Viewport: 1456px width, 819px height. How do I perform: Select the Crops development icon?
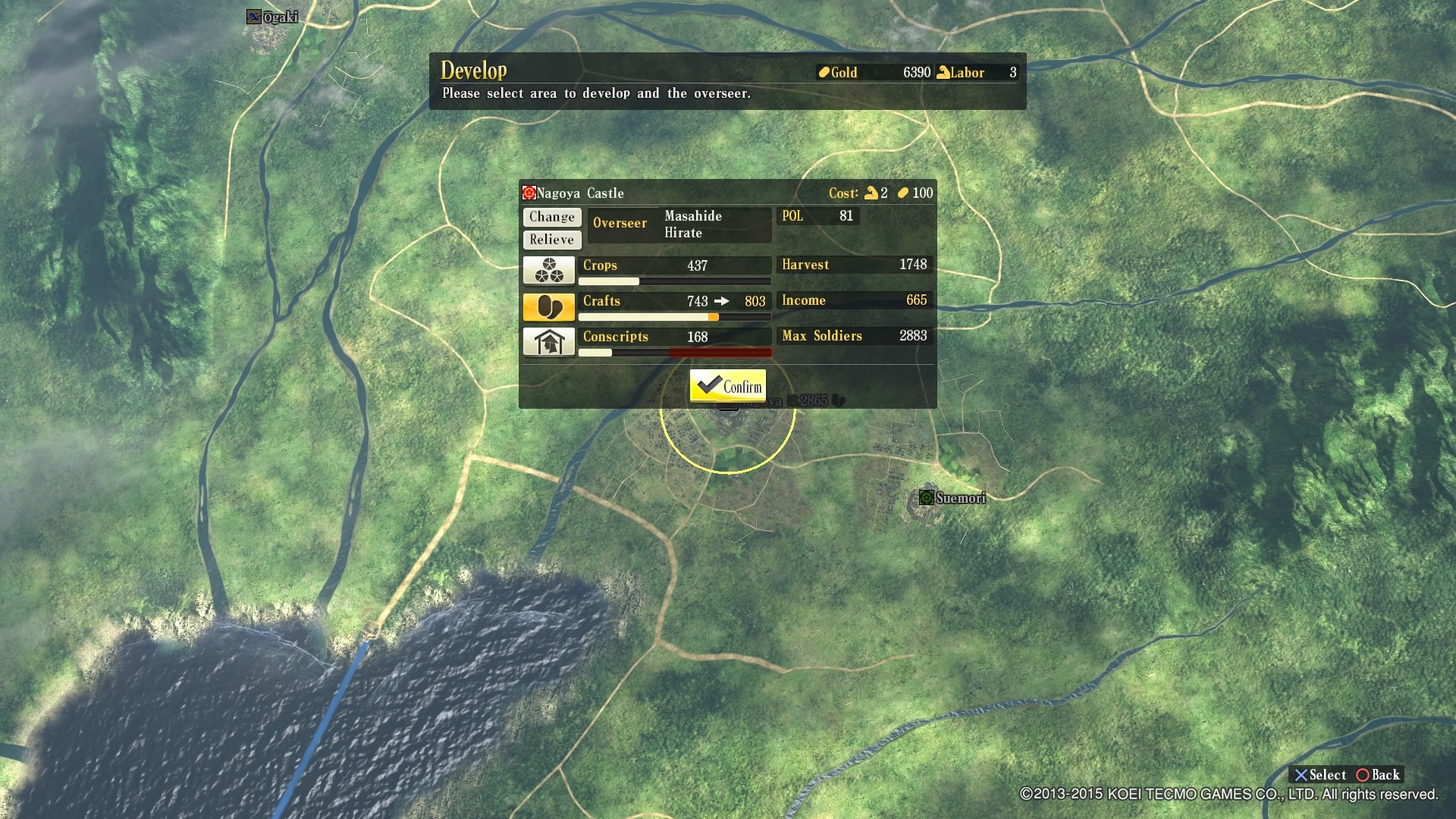549,269
